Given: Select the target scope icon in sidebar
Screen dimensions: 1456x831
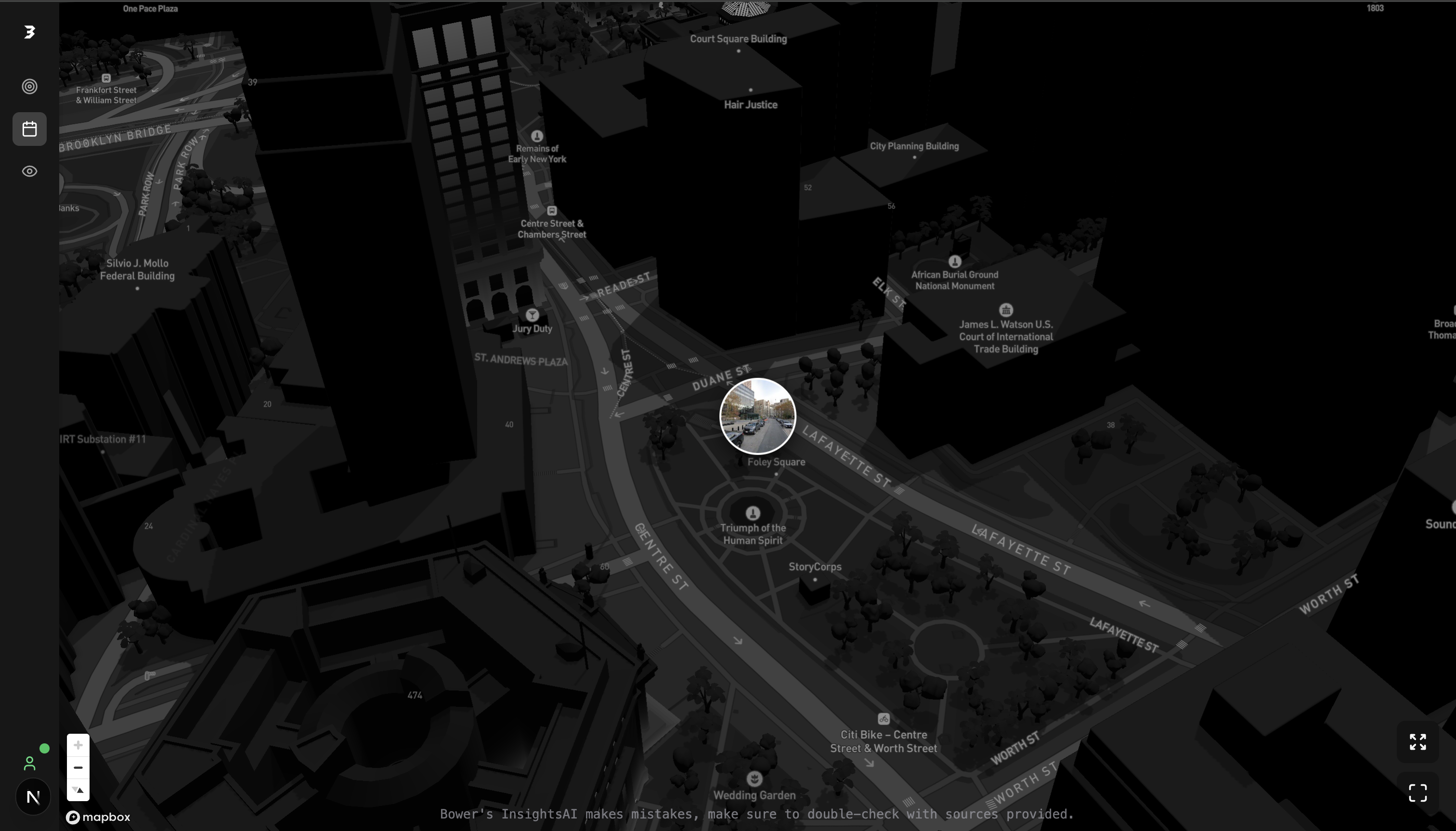Looking at the screenshot, I should tap(29, 86).
